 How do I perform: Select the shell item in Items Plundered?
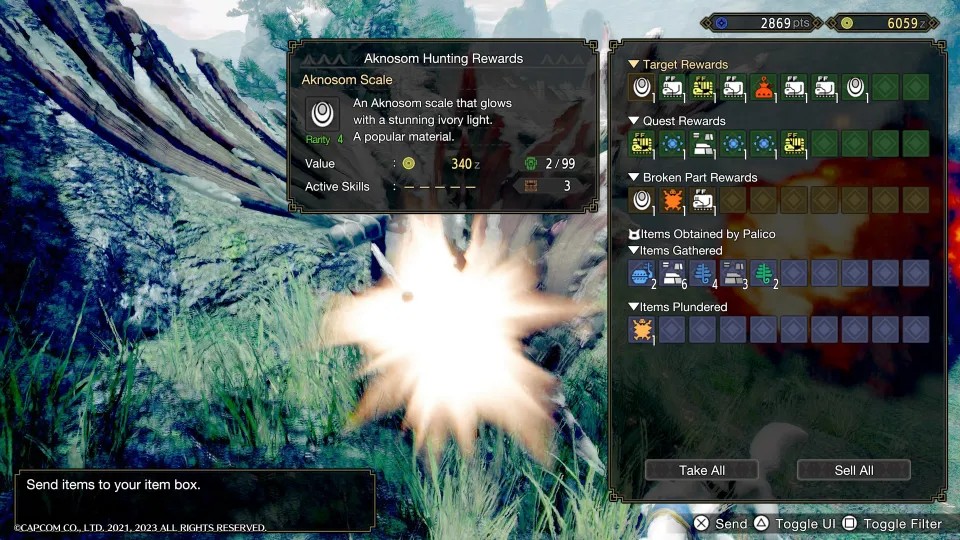tap(641, 329)
